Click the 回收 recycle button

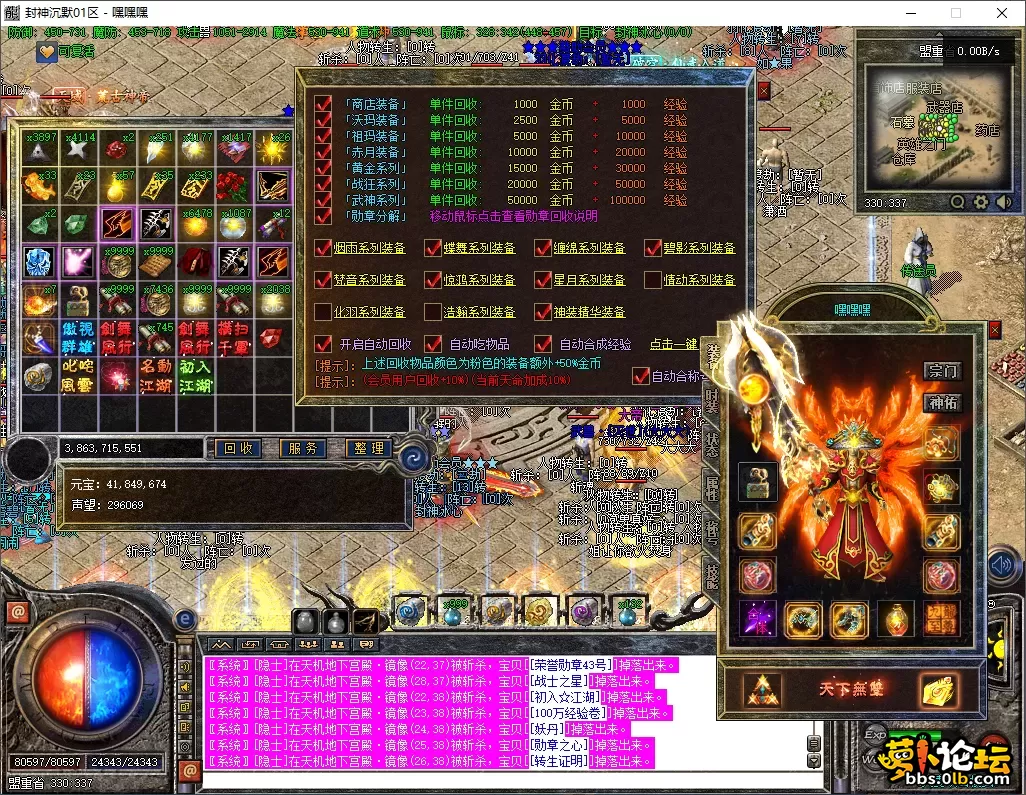coord(238,449)
